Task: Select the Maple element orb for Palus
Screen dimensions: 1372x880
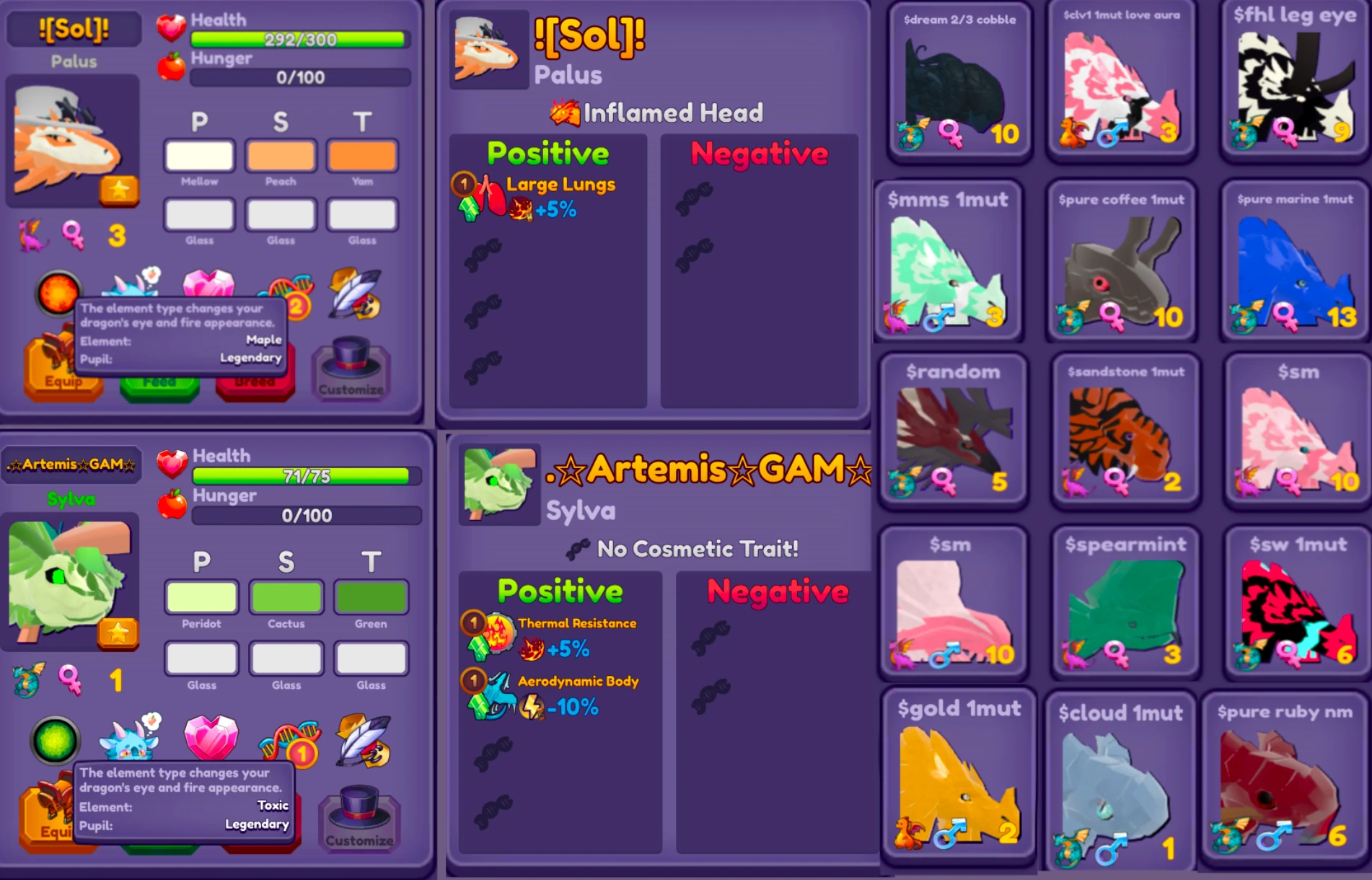Action: click(59, 294)
